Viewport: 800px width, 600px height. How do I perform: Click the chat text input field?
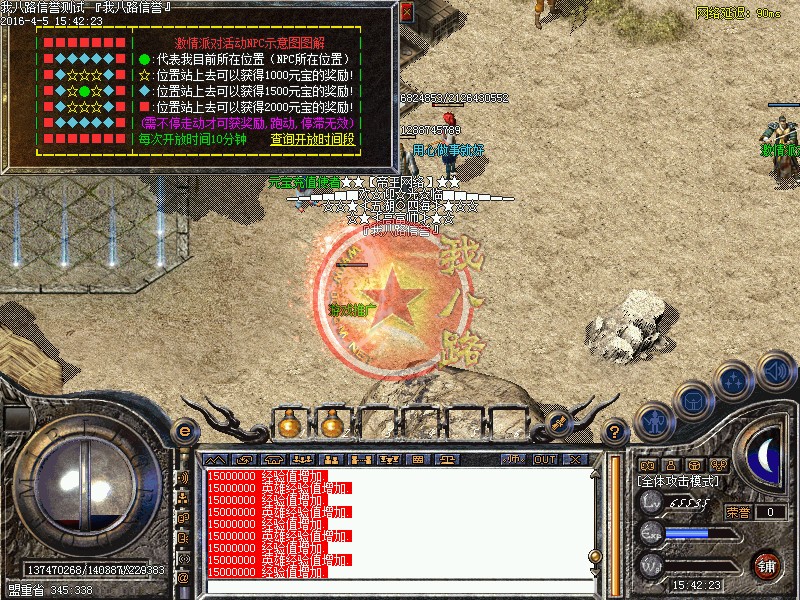tap(400, 586)
